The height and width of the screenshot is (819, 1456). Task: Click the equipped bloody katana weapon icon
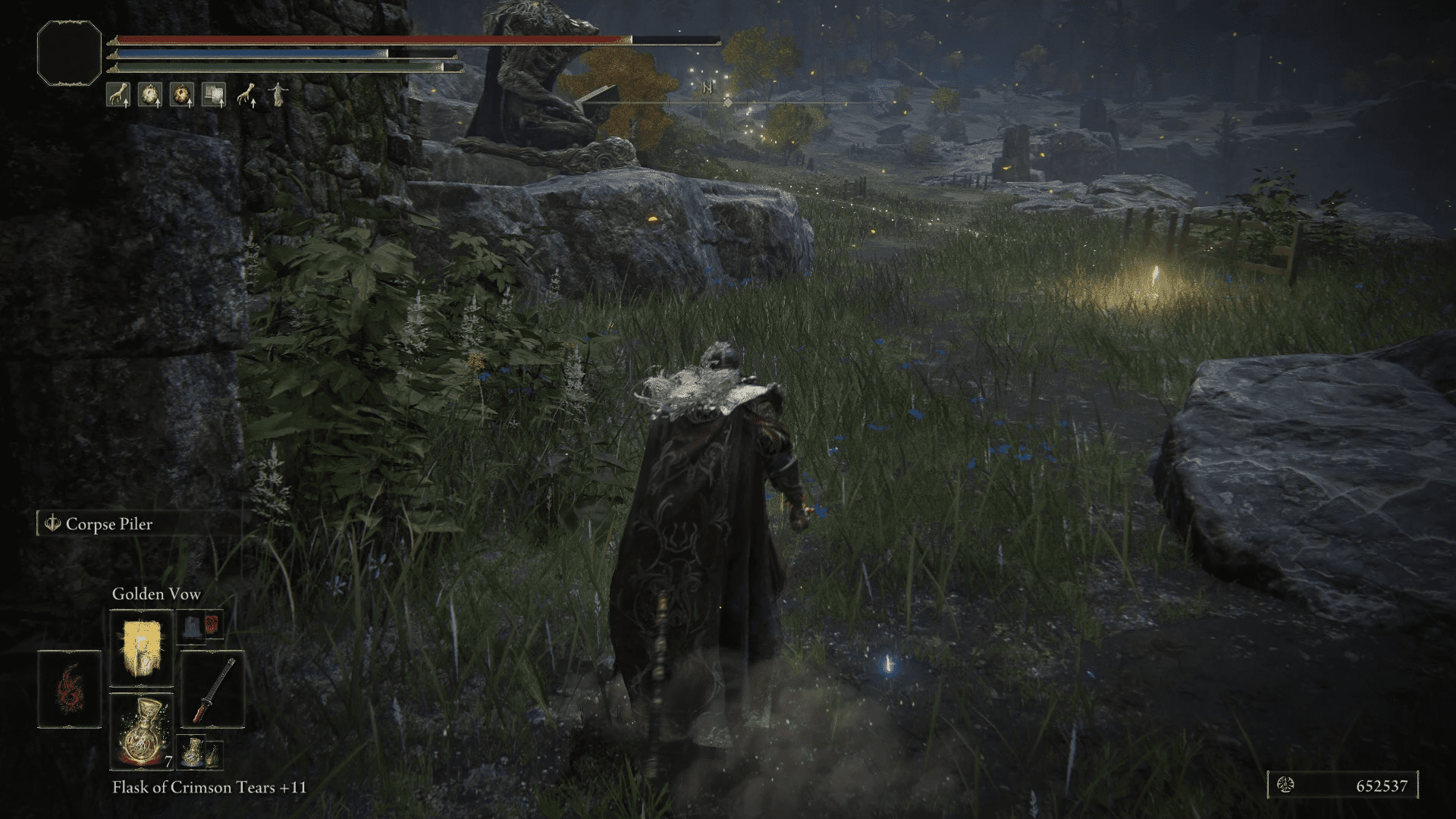coord(213,690)
